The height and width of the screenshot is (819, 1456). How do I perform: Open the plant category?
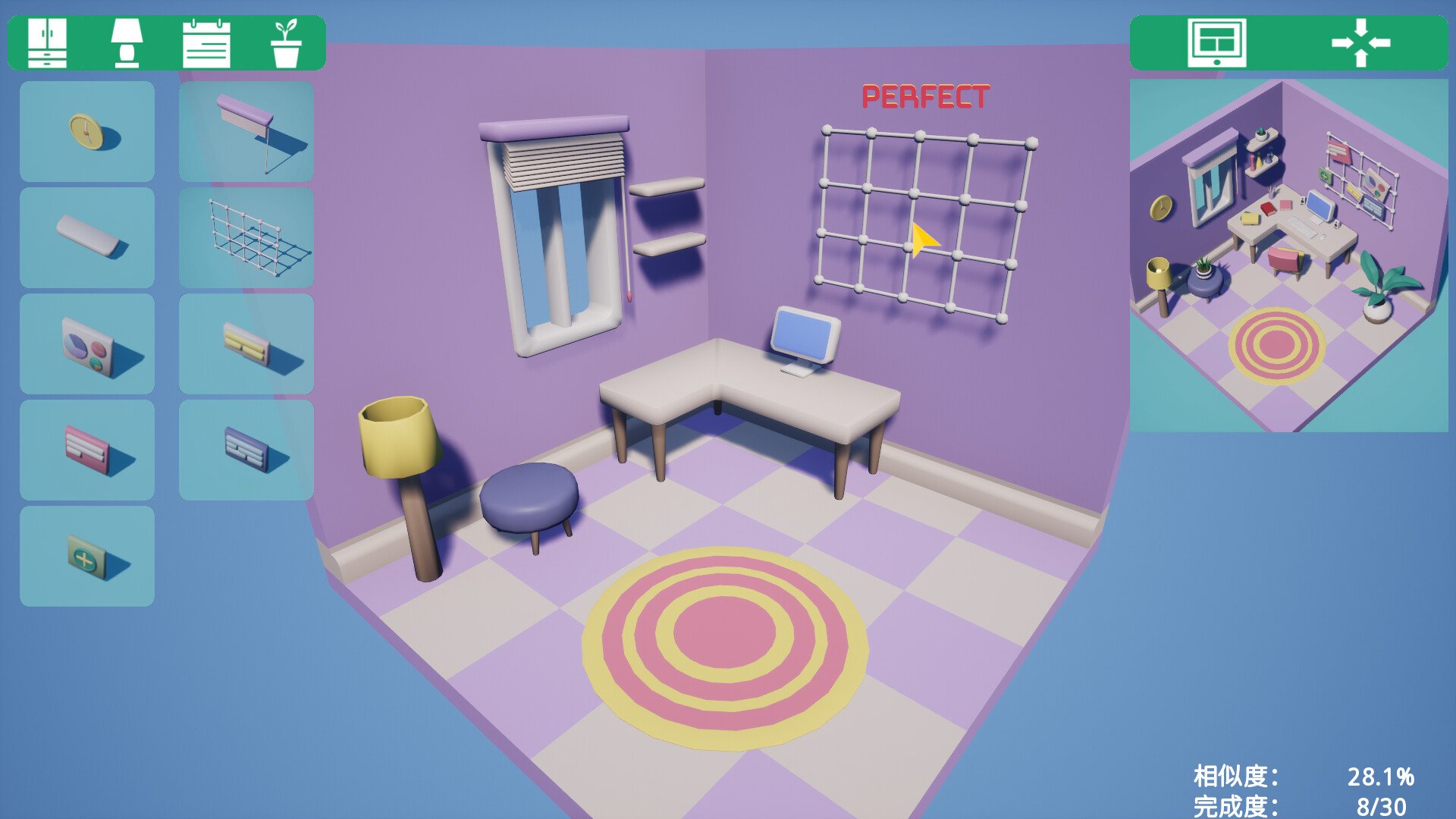pyautogui.click(x=287, y=44)
